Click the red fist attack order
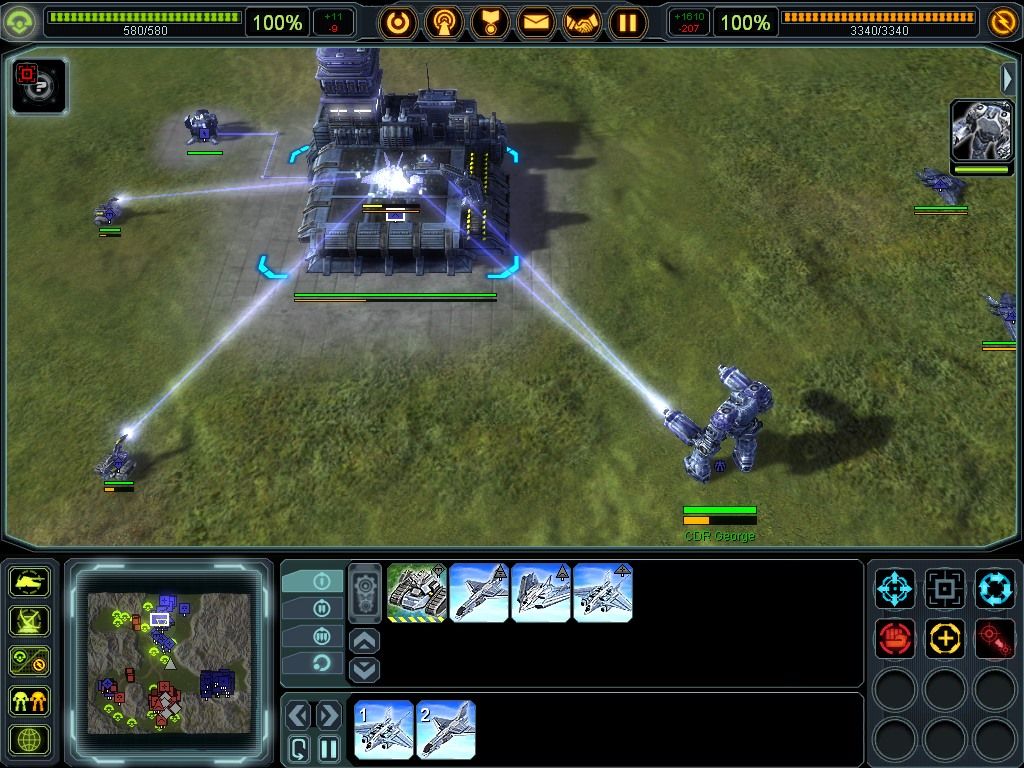The width and height of the screenshot is (1024, 768). (895, 638)
